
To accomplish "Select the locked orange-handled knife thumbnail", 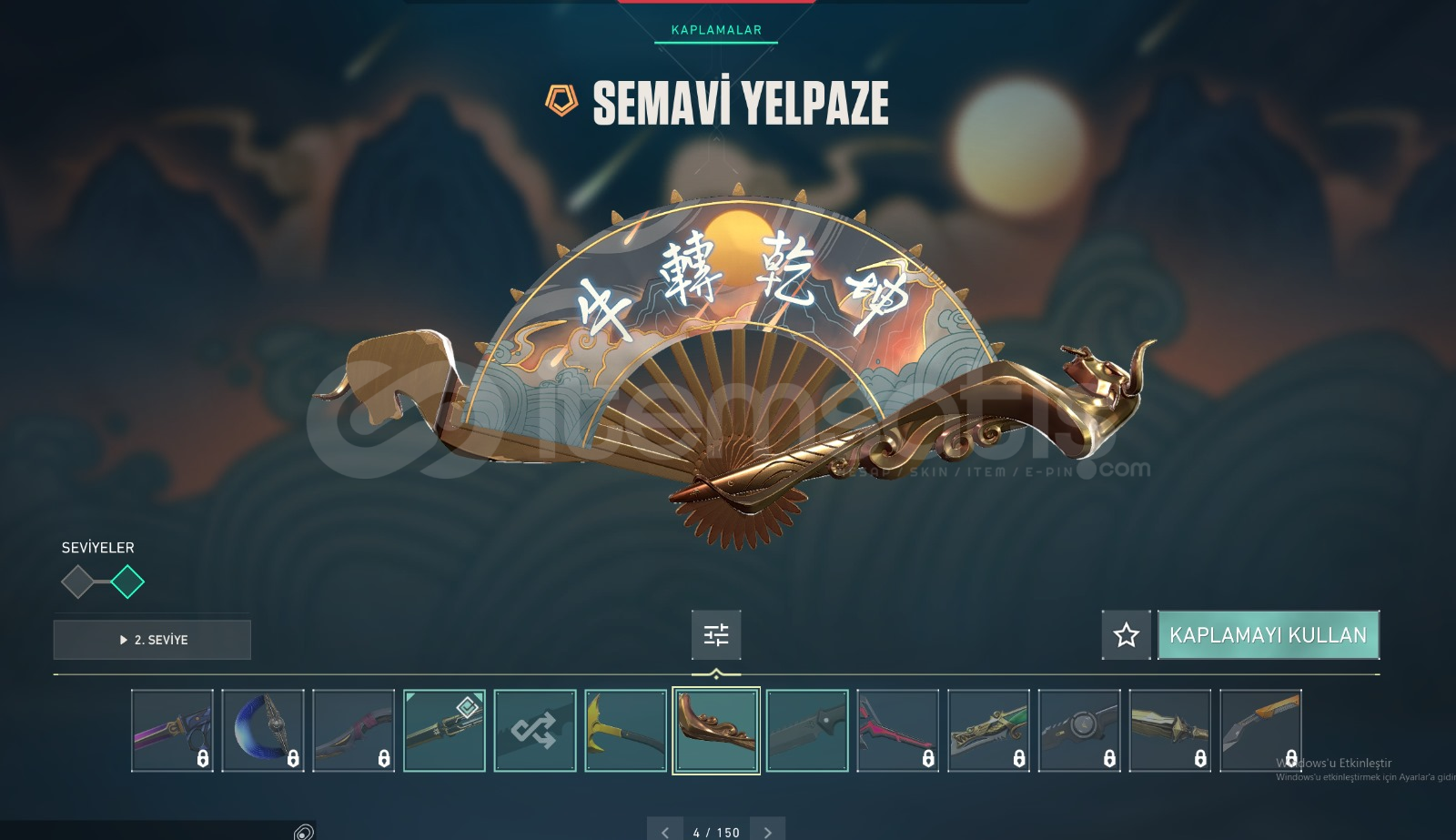I will tap(1260, 731).
